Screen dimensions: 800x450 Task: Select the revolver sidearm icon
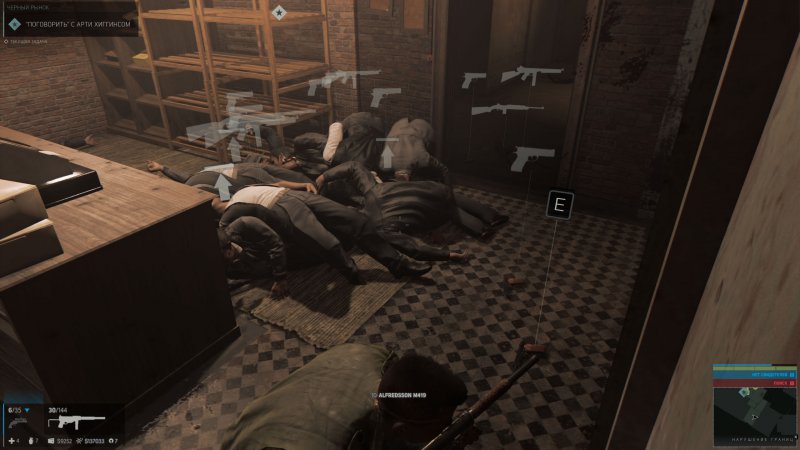point(19,423)
